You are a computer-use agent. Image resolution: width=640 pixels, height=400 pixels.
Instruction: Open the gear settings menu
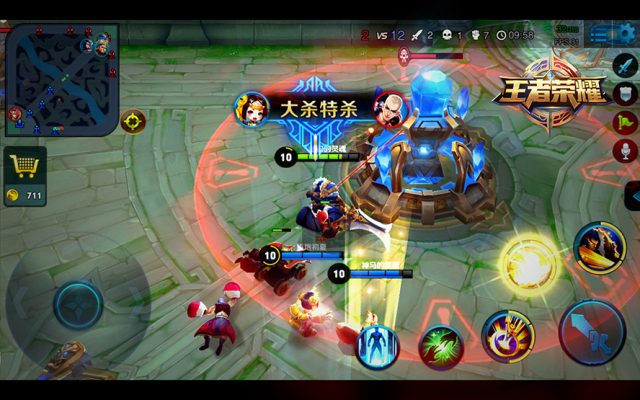(x=627, y=35)
